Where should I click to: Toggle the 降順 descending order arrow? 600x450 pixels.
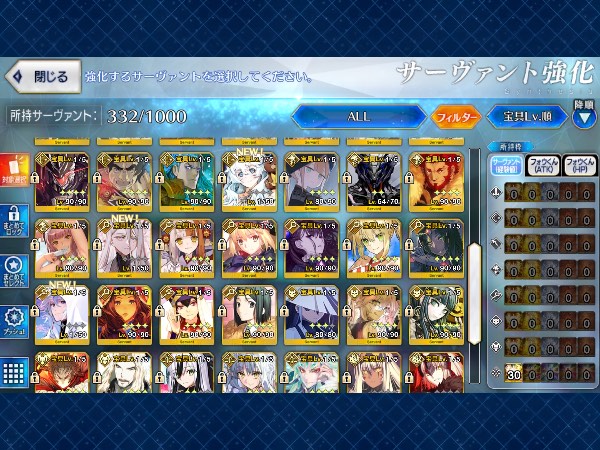[x=583, y=112]
